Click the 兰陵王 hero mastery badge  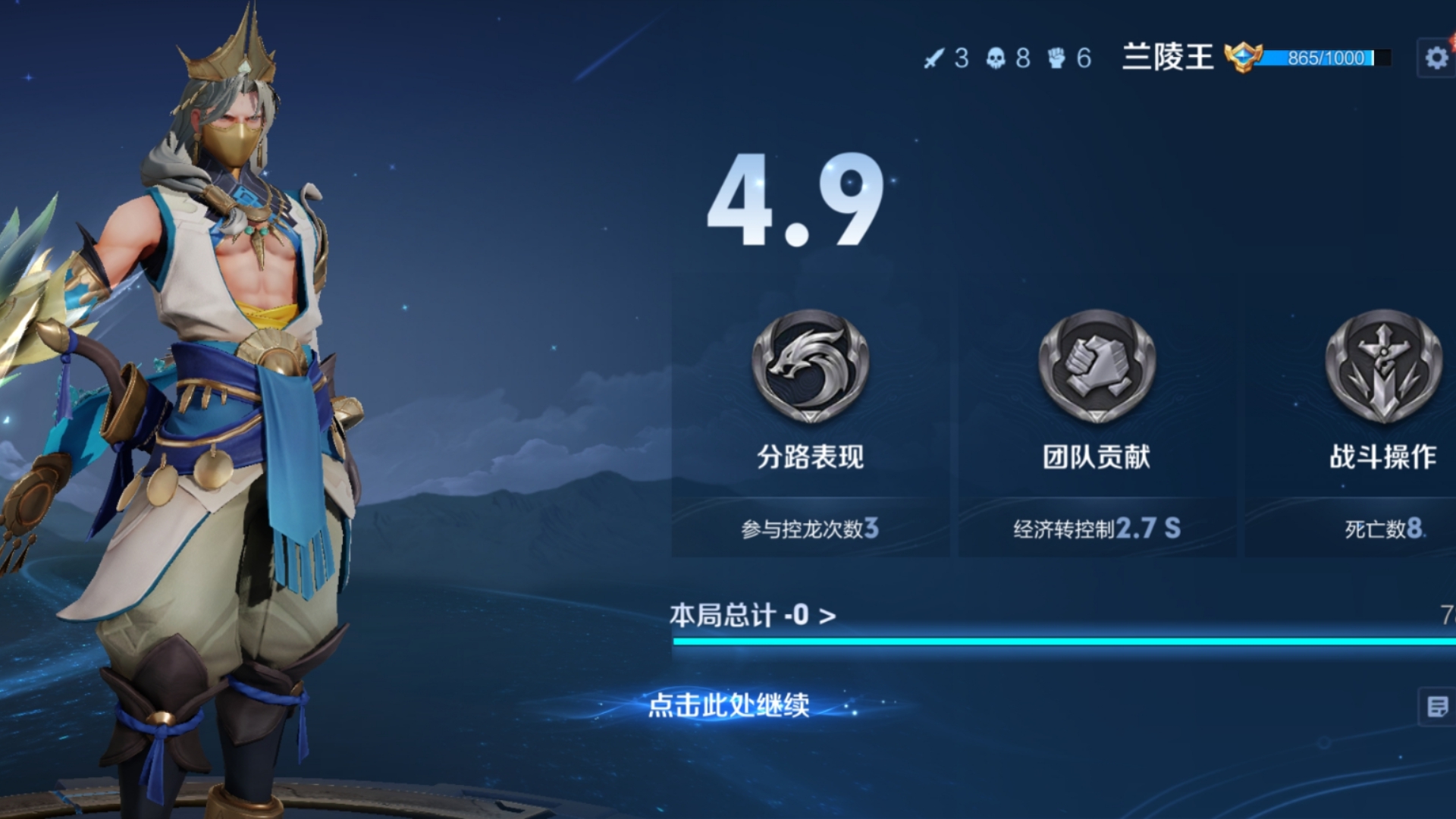(x=1242, y=58)
